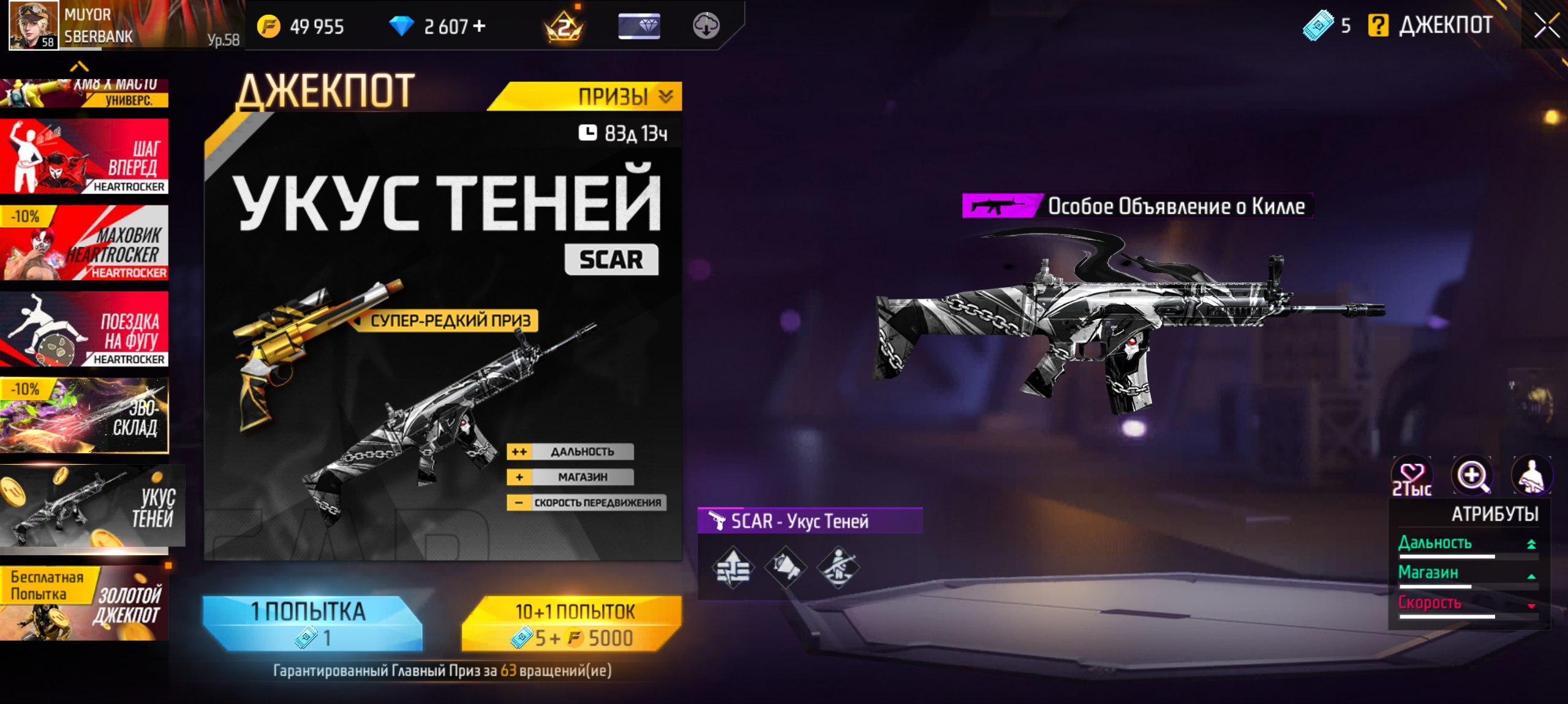Choose the ПОЕЗДКА НА ФУГУ banner
The image size is (1568, 704).
85,329
